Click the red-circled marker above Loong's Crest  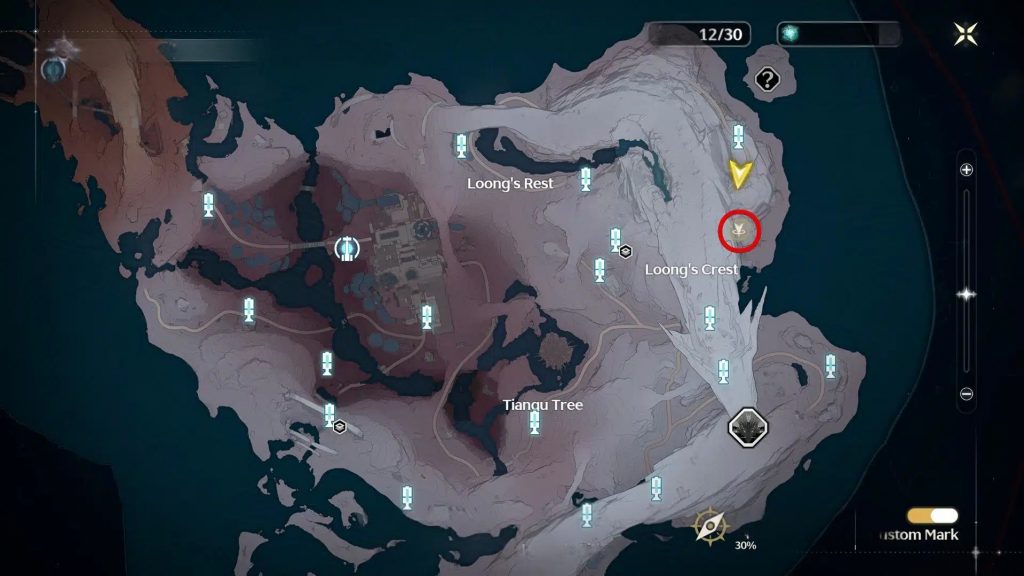pyautogui.click(x=741, y=231)
